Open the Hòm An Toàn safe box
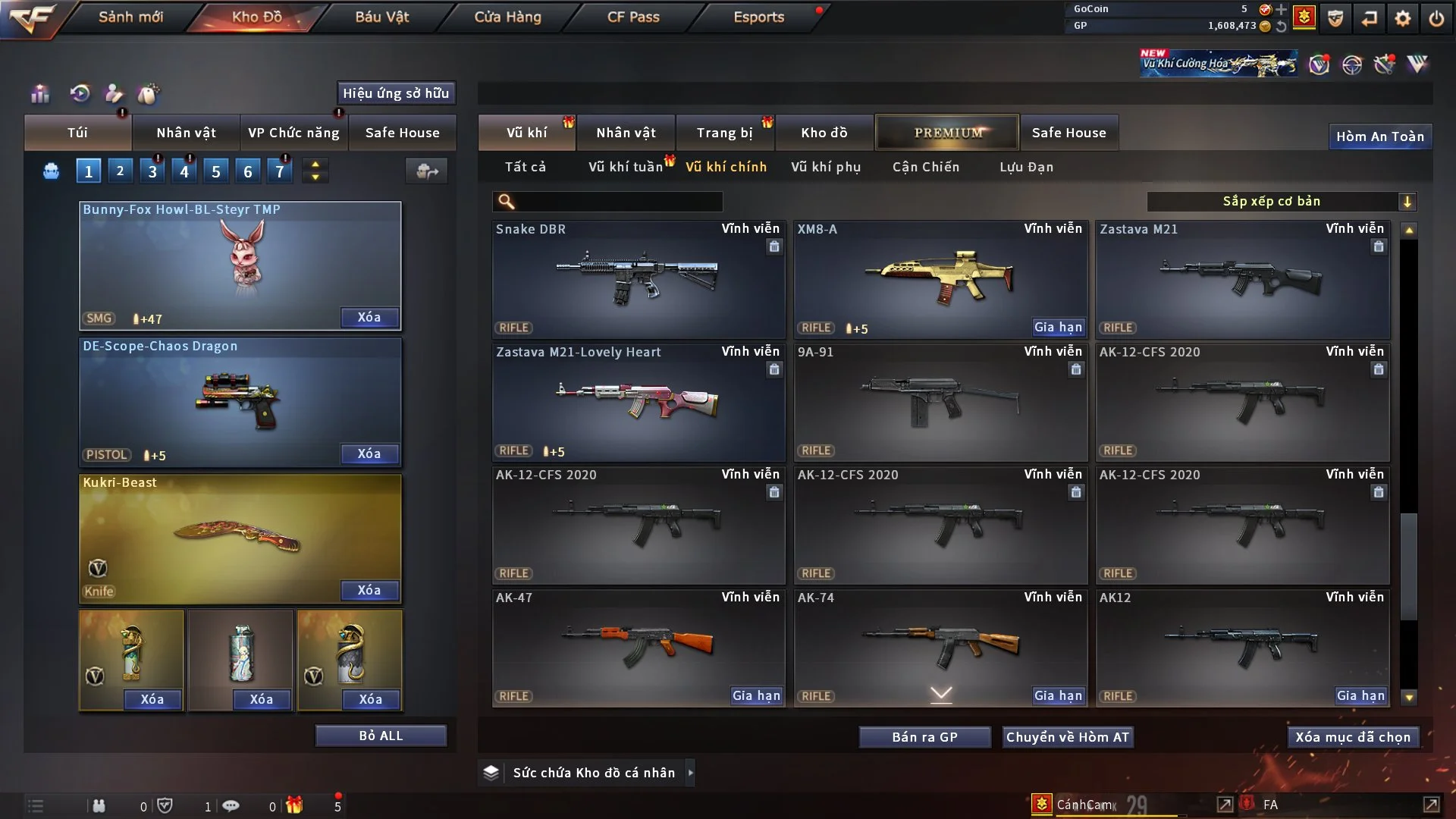The height and width of the screenshot is (819, 1456). 1379,136
